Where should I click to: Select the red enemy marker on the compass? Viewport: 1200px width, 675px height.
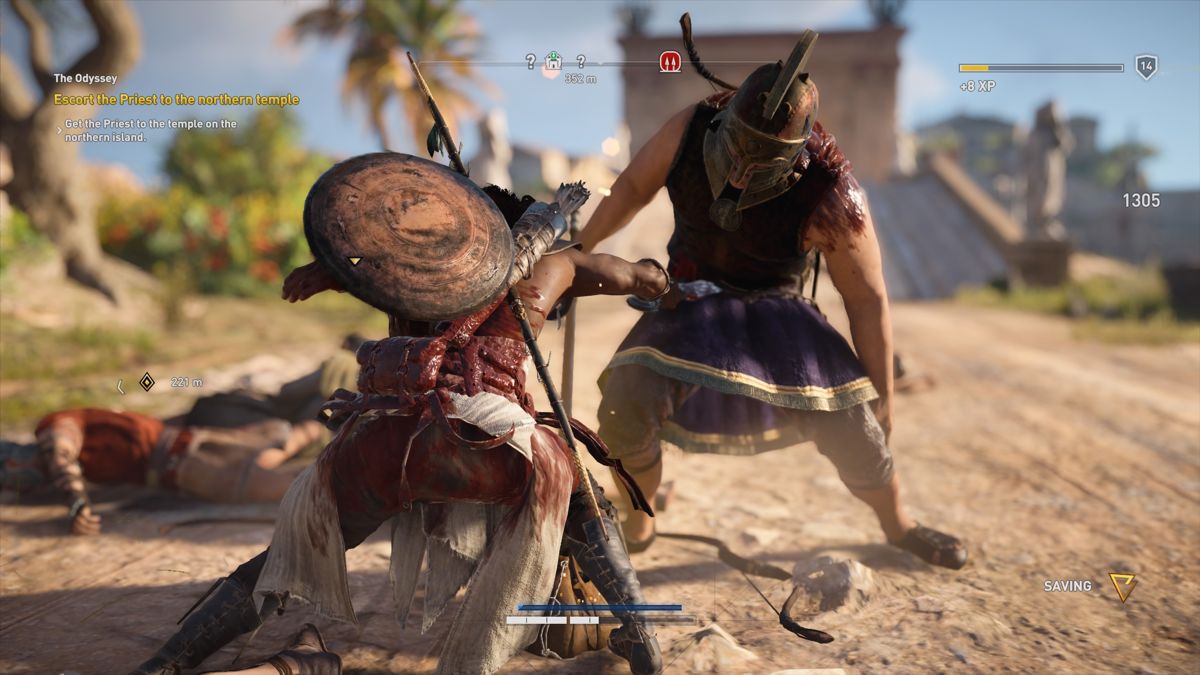coord(670,62)
